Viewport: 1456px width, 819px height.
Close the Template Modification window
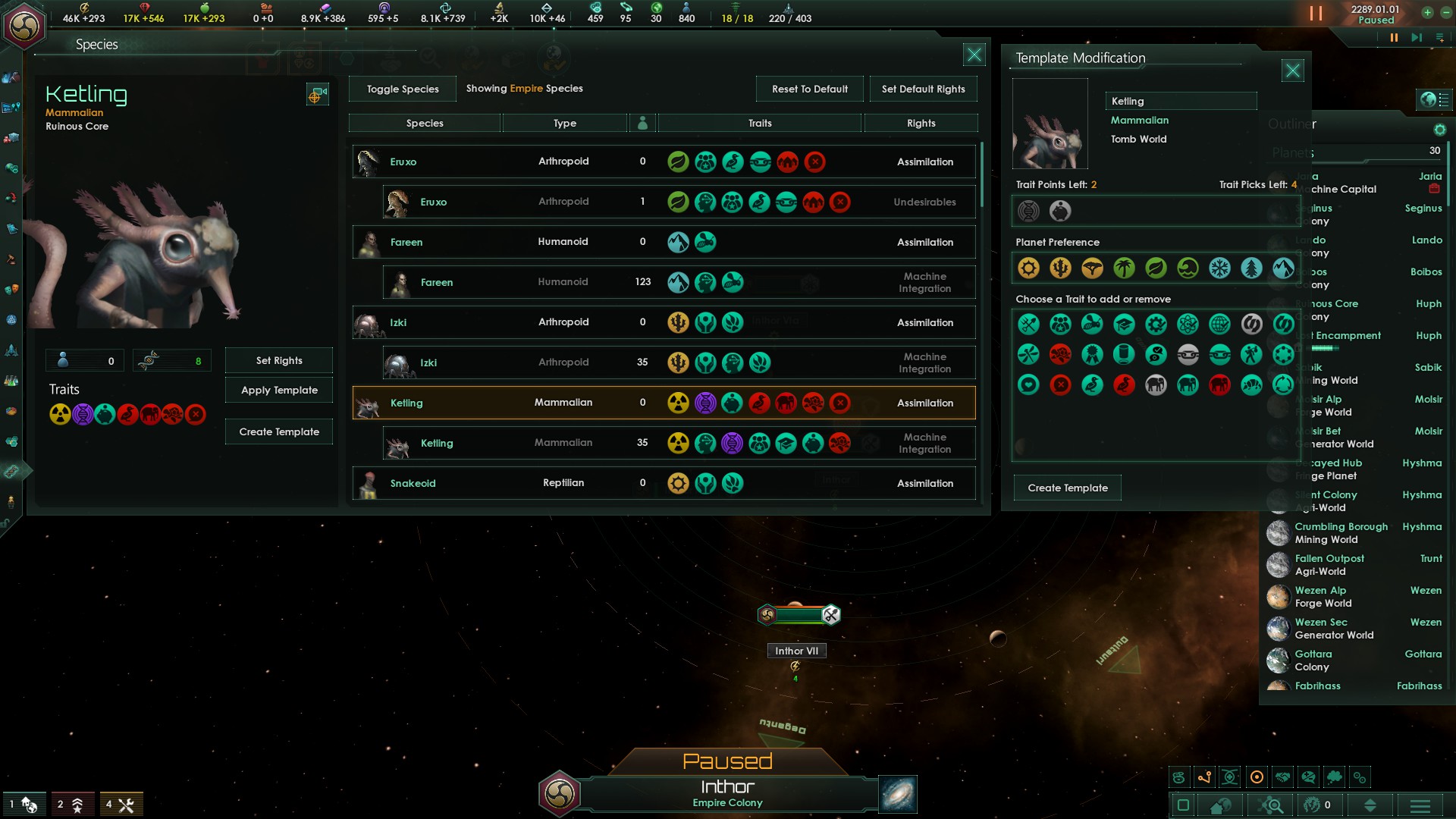[x=1292, y=71]
